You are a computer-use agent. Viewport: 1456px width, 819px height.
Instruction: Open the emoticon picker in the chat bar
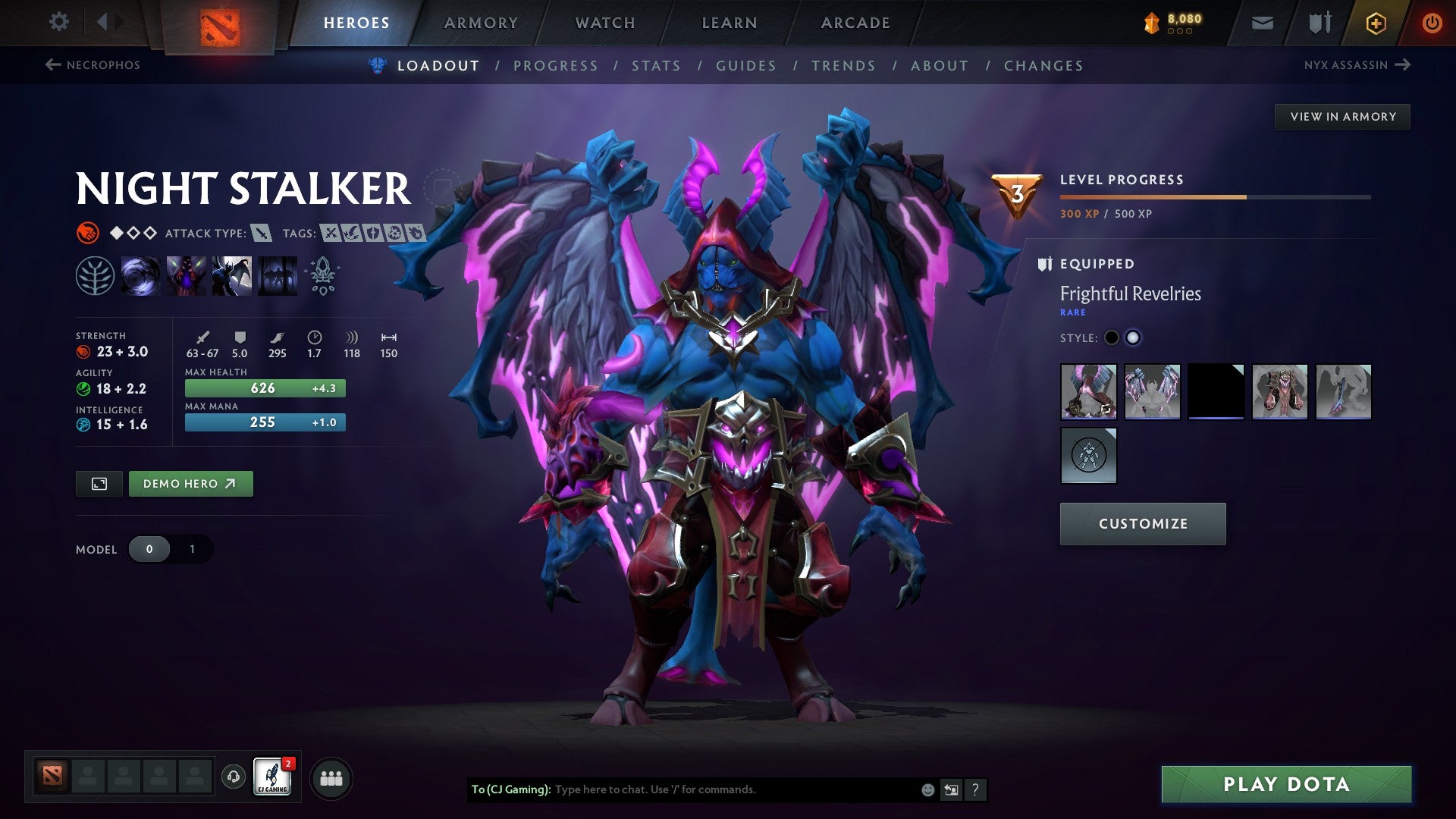pos(927,789)
